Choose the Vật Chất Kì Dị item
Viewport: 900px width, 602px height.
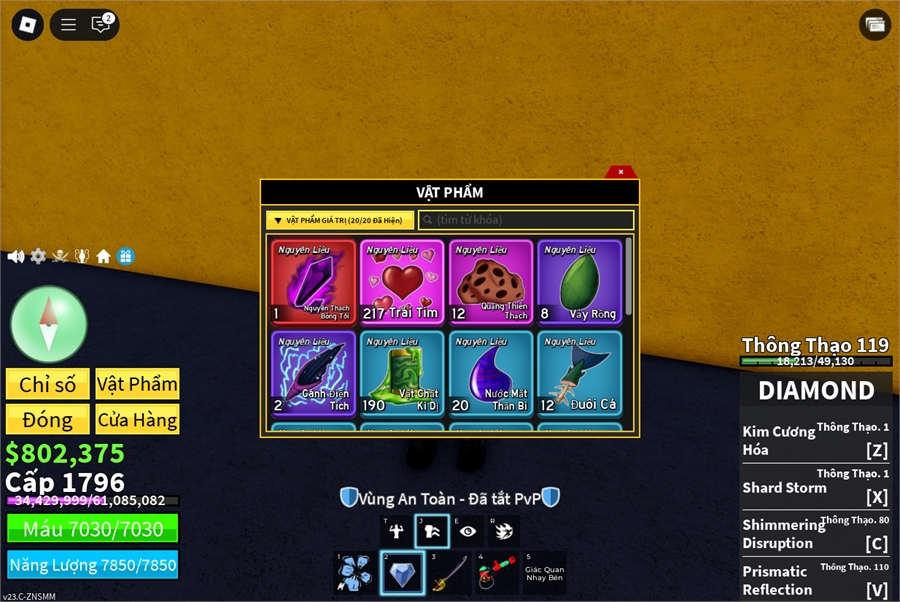pyautogui.click(x=402, y=374)
